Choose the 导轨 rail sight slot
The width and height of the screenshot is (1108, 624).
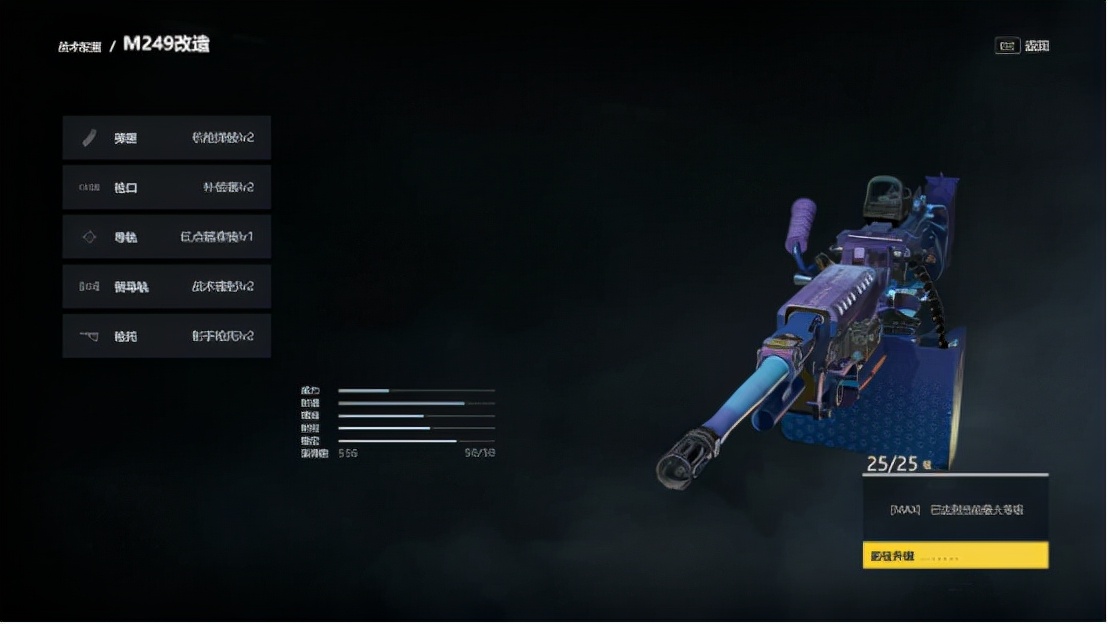tap(166, 237)
